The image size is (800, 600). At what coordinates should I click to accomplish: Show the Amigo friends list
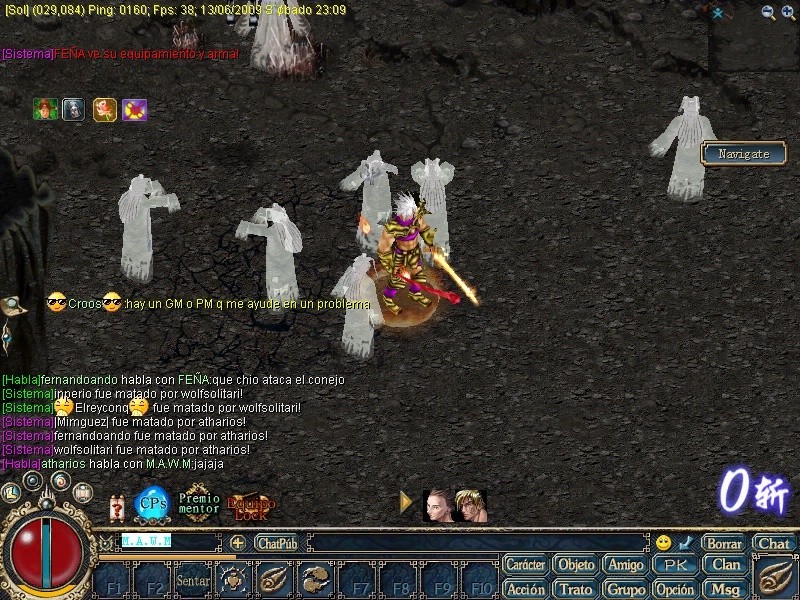click(626, 565)
